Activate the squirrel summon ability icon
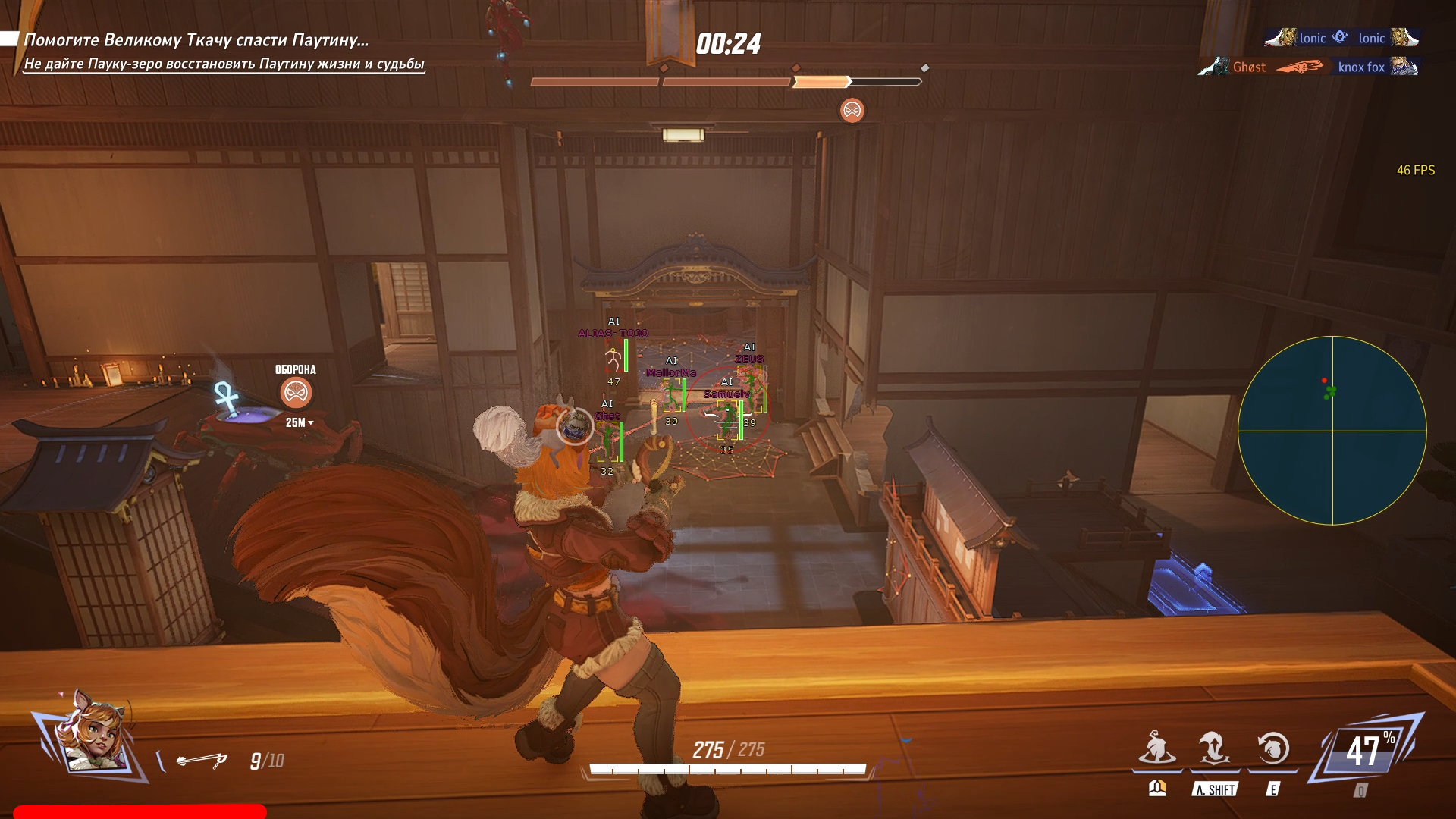The height and width of the screenshot is (819, 1456). pos(1156,748)
